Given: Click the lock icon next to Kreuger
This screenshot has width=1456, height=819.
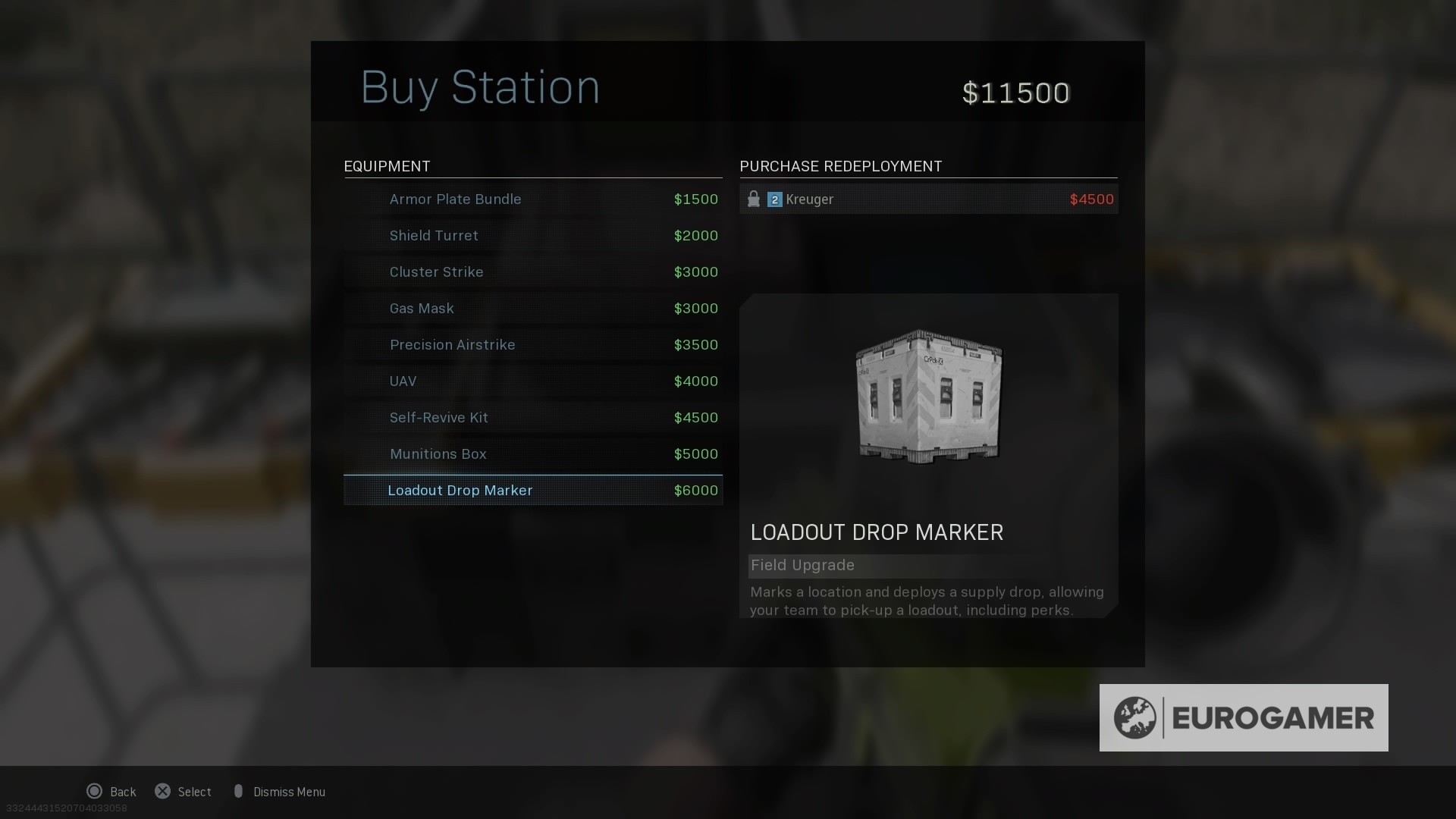Looking at the screenshot, I should point(754,199).
